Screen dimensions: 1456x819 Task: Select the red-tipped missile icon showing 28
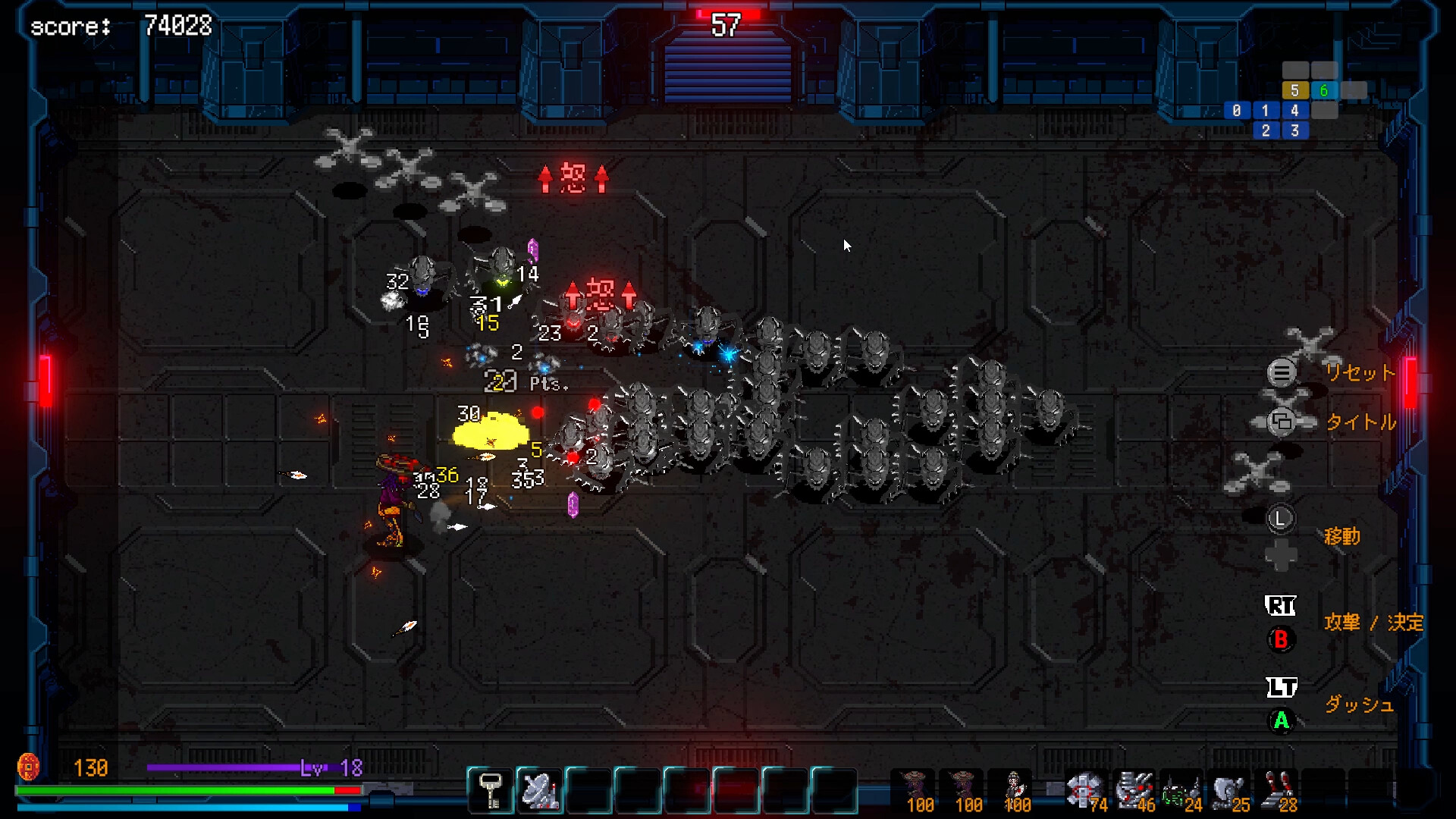(x=1277, y=790)
